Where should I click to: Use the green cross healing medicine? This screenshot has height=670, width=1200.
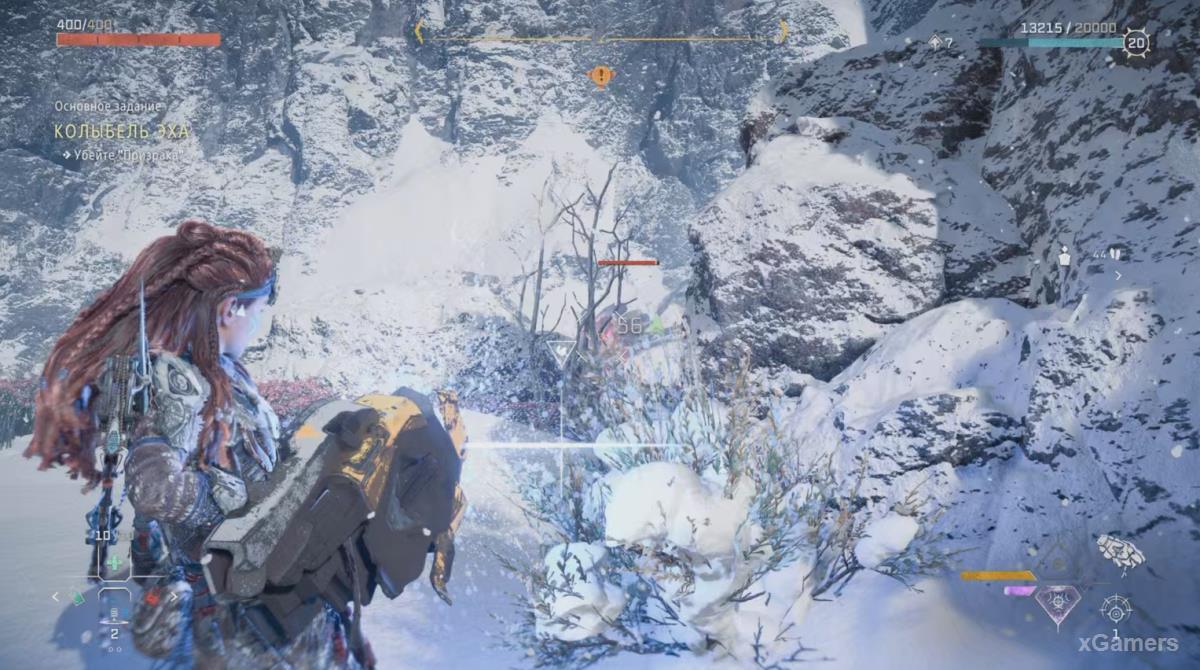[x=114, y=562]
